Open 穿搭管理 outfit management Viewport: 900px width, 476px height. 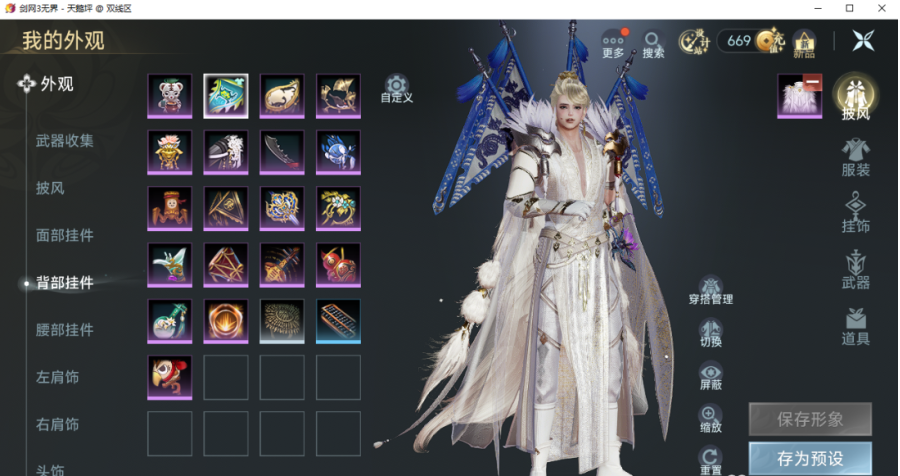711,291
